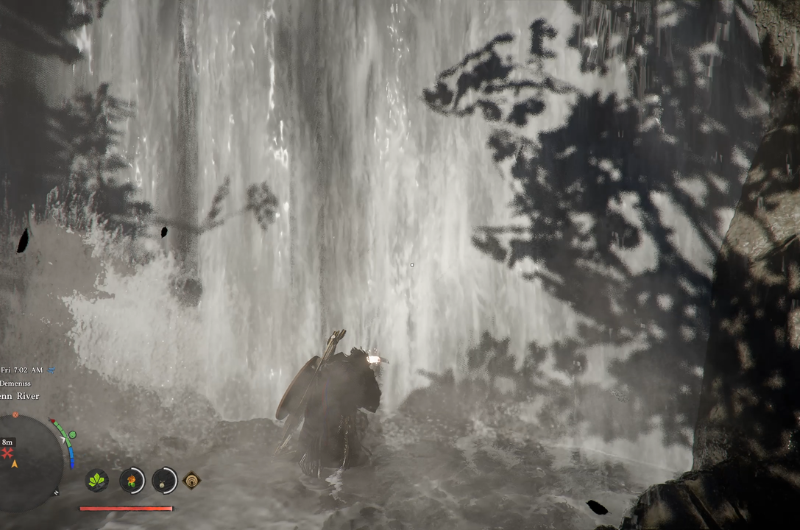Activate the golden diamond signal icon
The width and height of the screenshot is (800, 530).
[191, 479]
